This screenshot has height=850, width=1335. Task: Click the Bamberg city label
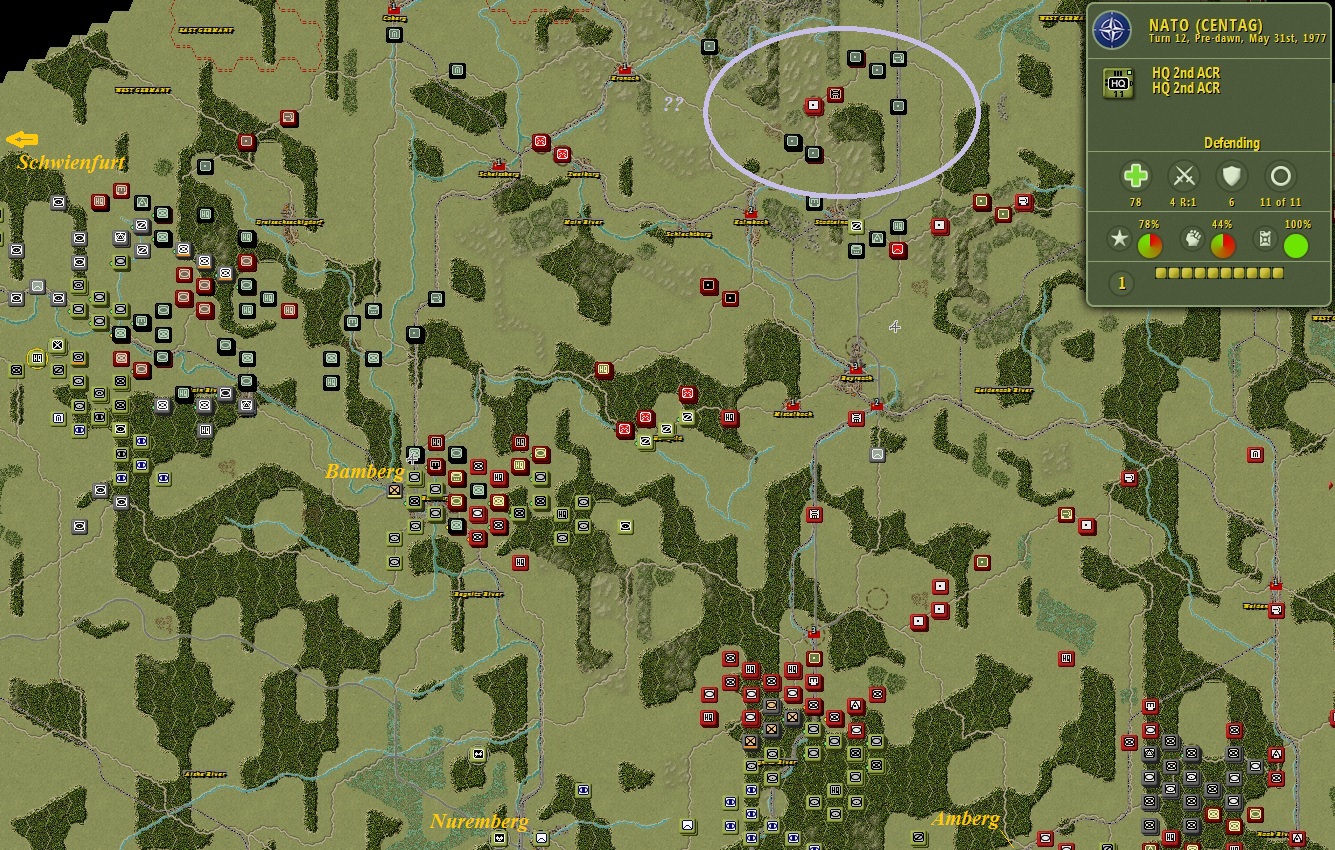(x=366, y=470)
